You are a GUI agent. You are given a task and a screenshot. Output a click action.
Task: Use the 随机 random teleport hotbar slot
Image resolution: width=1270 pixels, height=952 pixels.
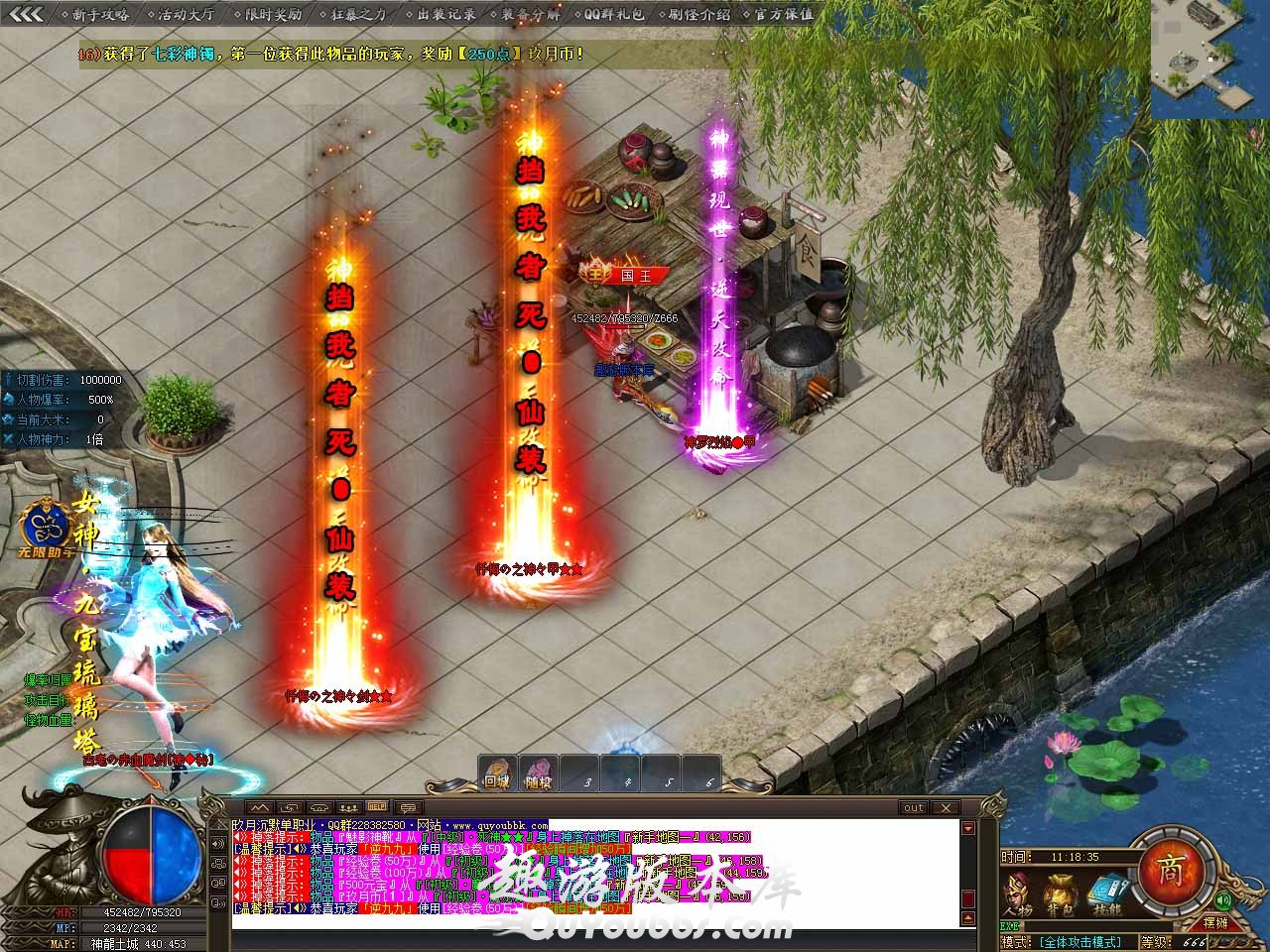(538, 773)
